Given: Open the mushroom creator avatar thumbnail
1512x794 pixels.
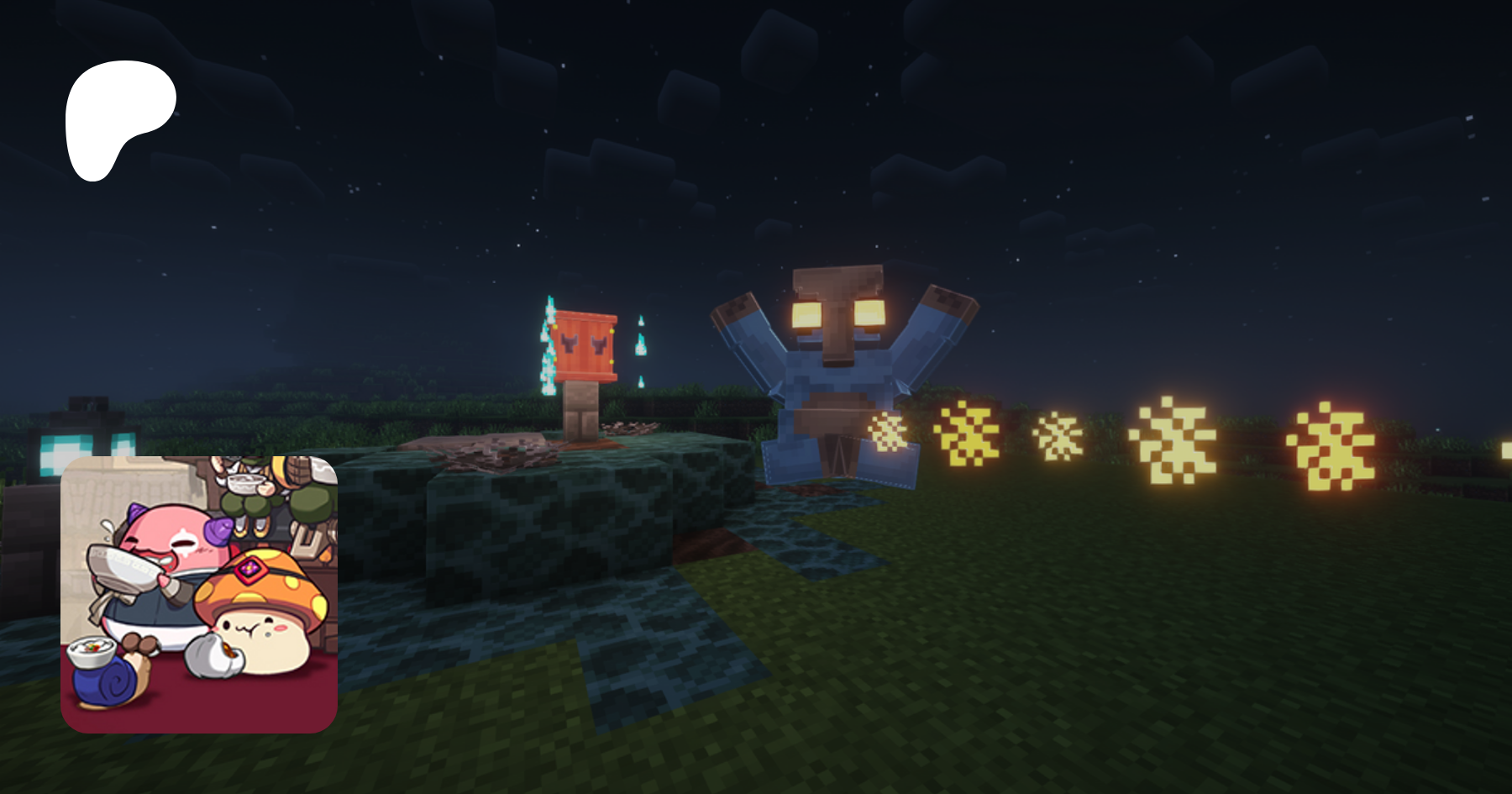Looking at the screenshot, I should click(199, 594).
